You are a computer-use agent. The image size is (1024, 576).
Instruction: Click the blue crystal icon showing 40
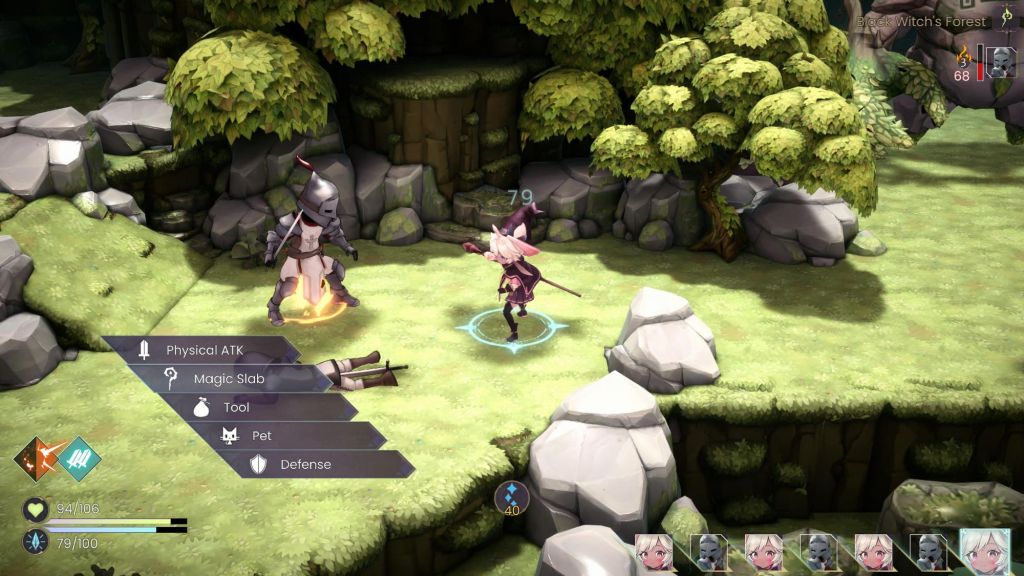pos(512,496)
